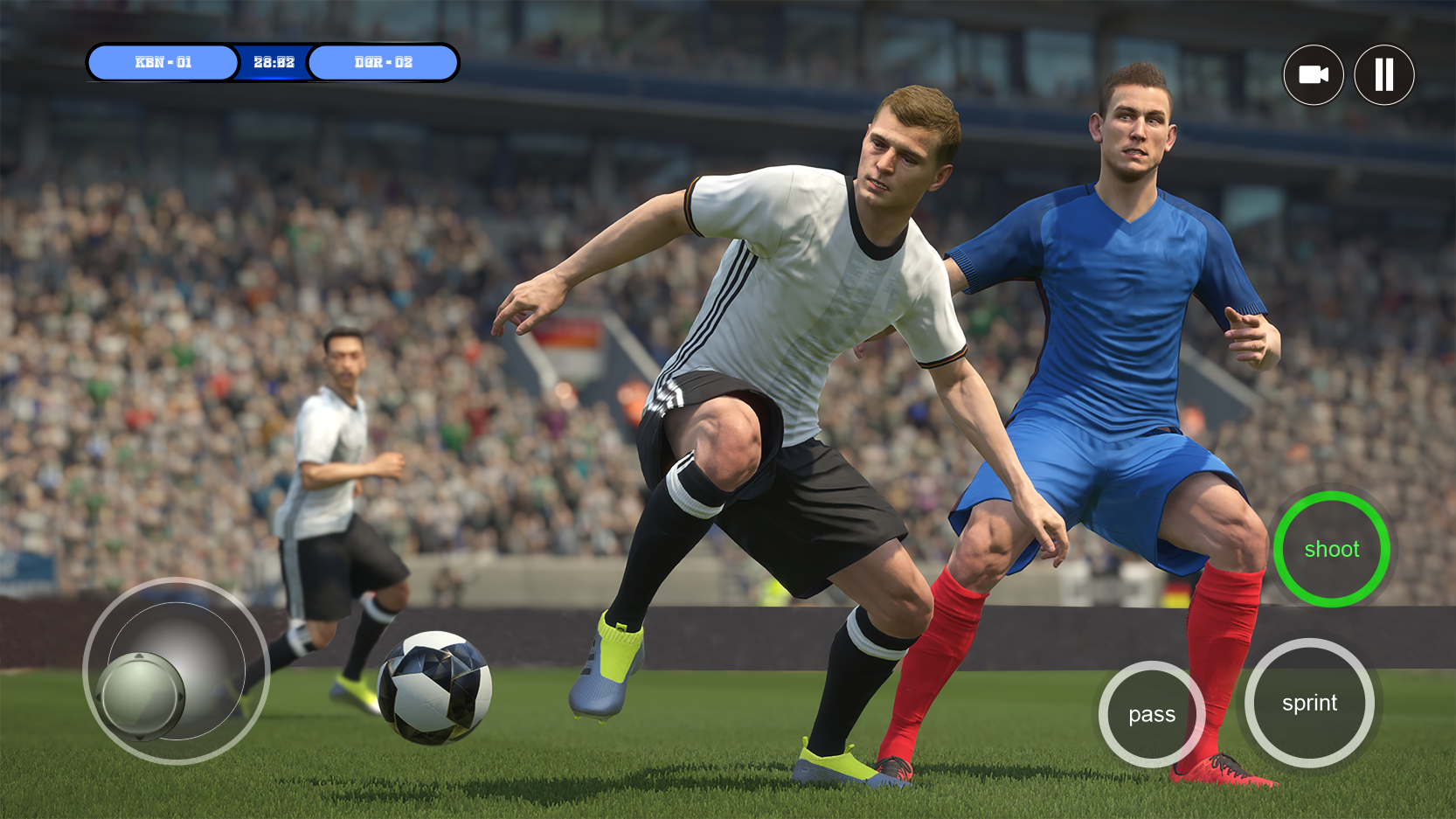Tap the KBN - 01 score badge
Image resolution: width=1456 pixels, height=819 pixels.
point(163,62)
